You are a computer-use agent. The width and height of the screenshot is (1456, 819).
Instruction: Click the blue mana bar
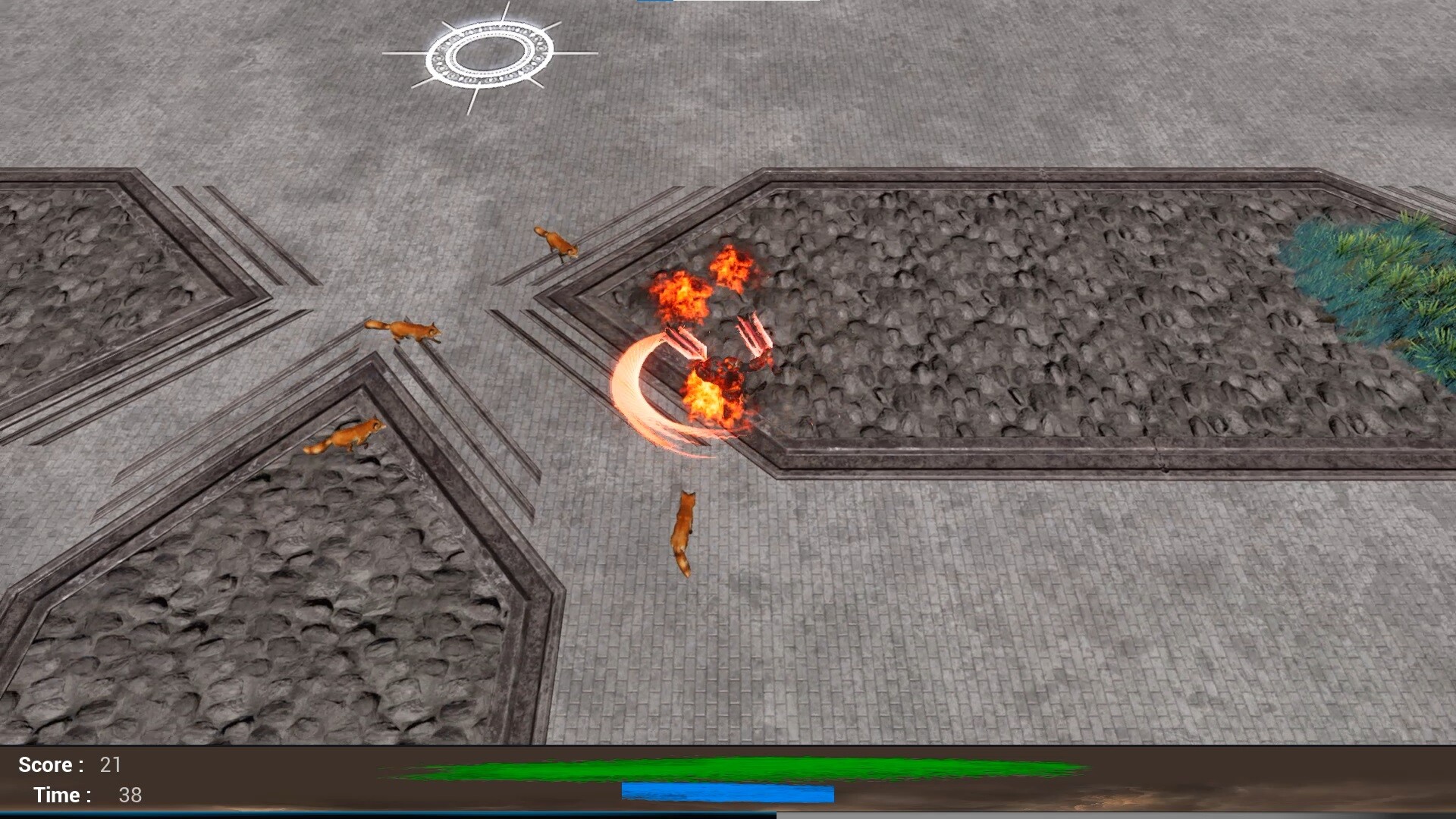[x=728, y=793]
